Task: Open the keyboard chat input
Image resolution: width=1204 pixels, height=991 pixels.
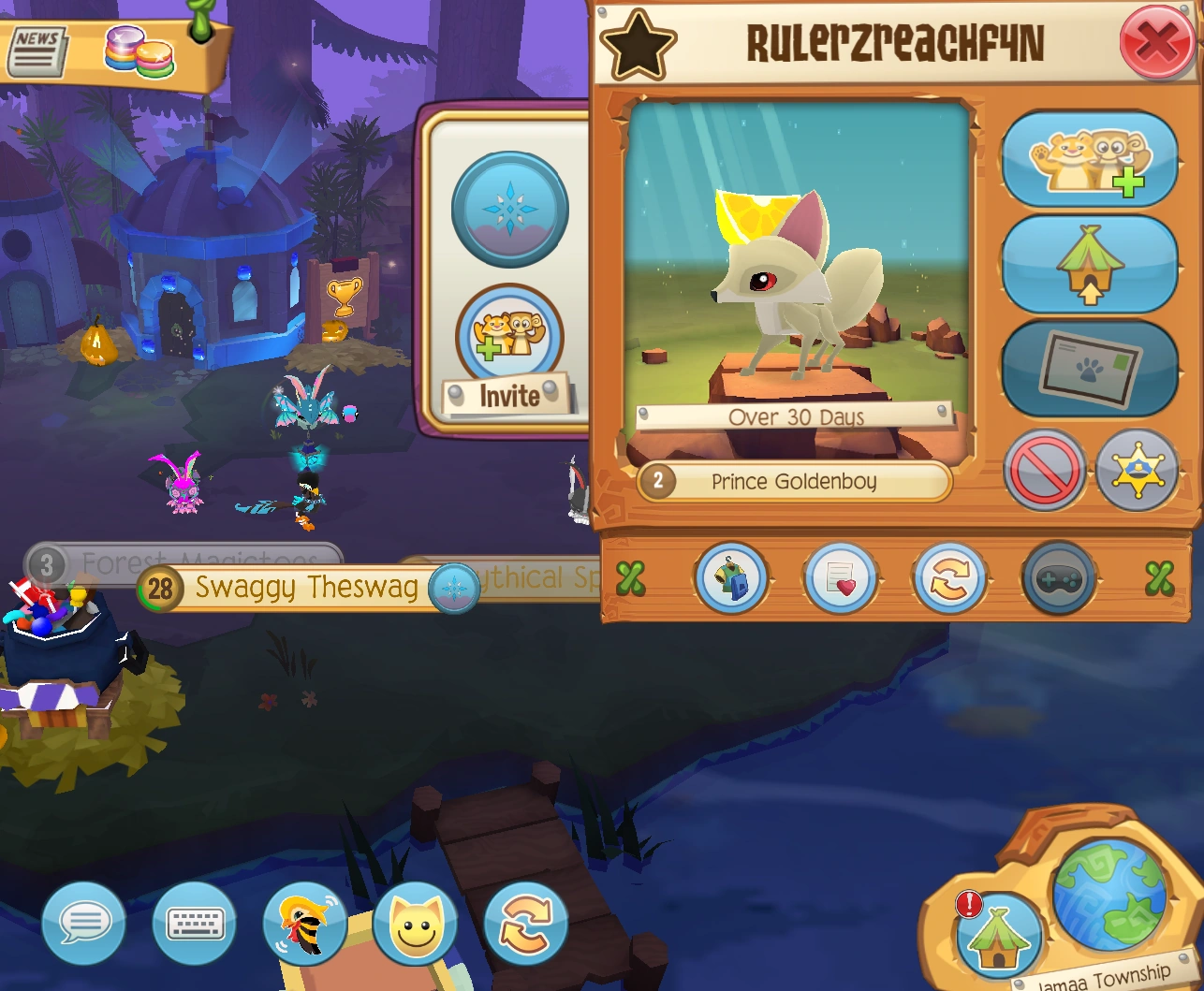Action: [194, 923]
